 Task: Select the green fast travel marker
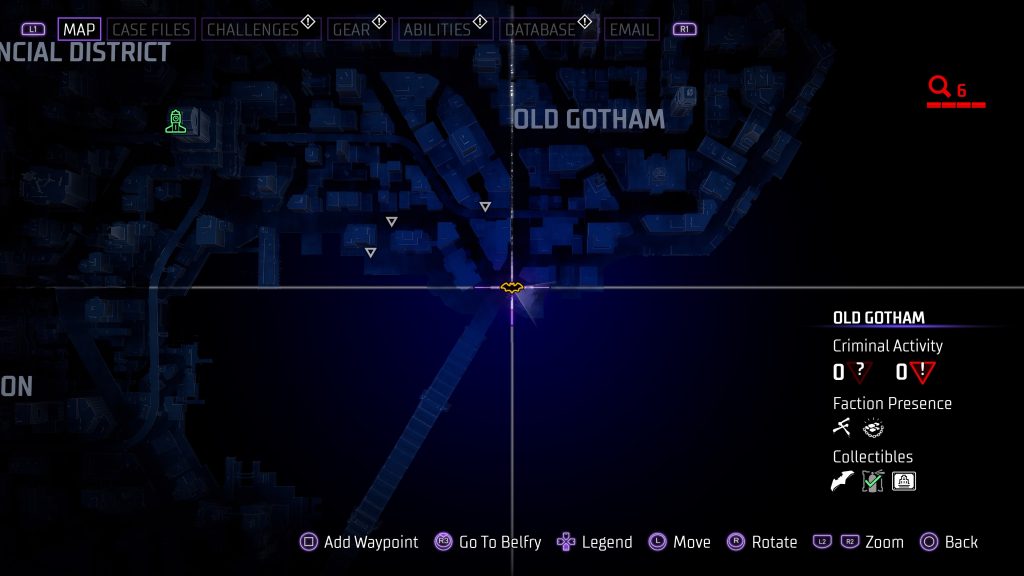point(176,122)
